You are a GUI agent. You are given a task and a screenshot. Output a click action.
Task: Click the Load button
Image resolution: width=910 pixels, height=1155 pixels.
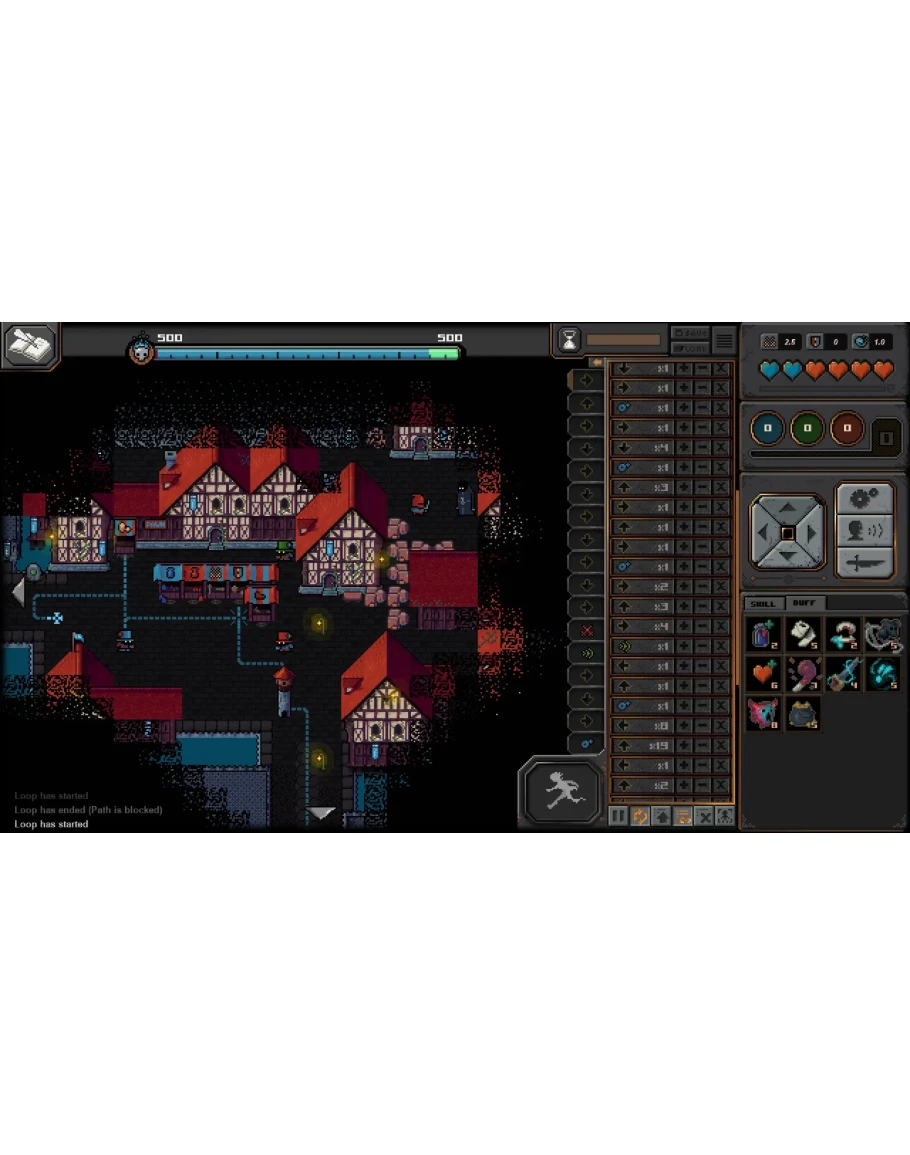(x=690, y=348)
